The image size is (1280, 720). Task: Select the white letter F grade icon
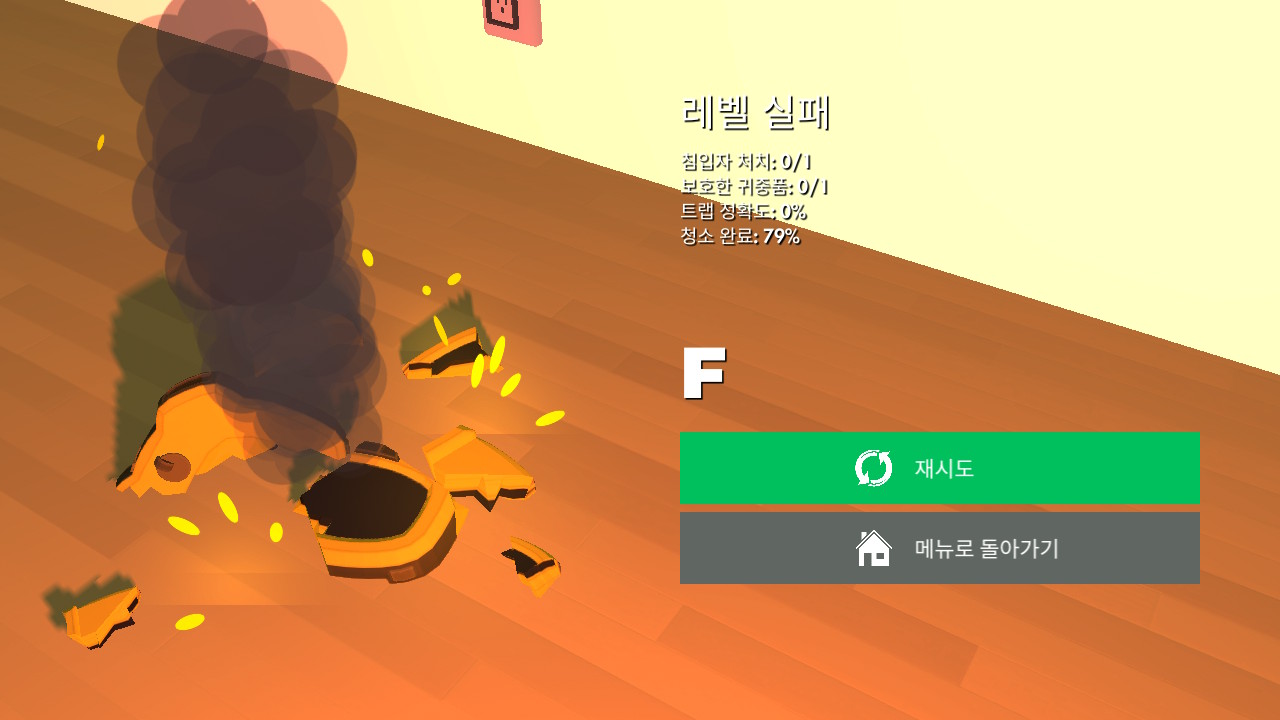tap(703, 375)
